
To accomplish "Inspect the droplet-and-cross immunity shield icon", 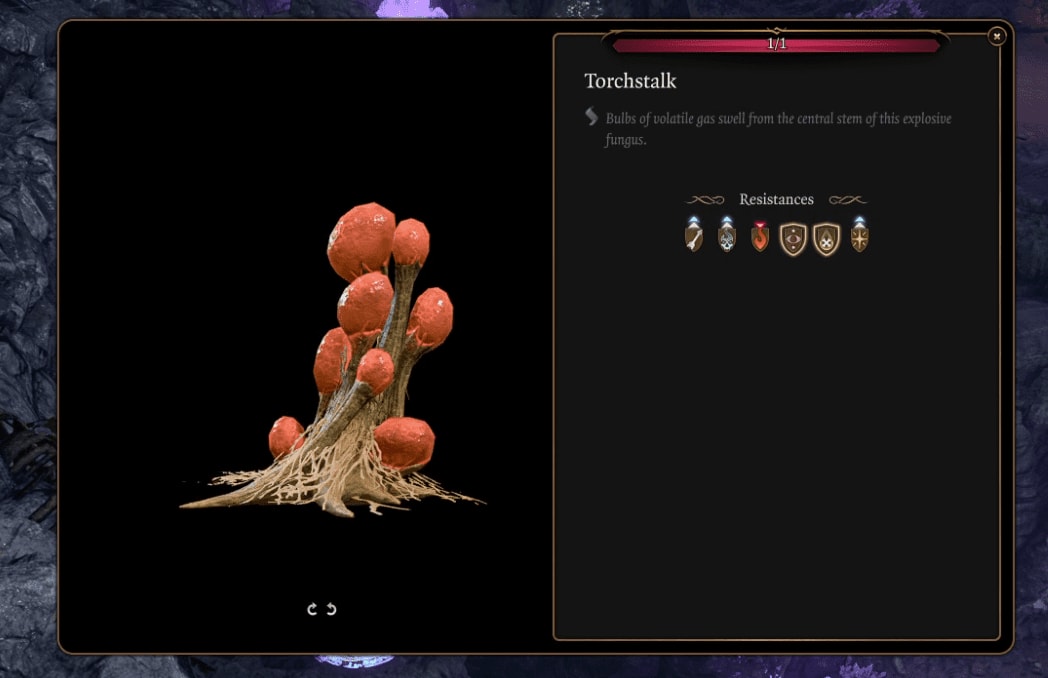I will point(826,239).
